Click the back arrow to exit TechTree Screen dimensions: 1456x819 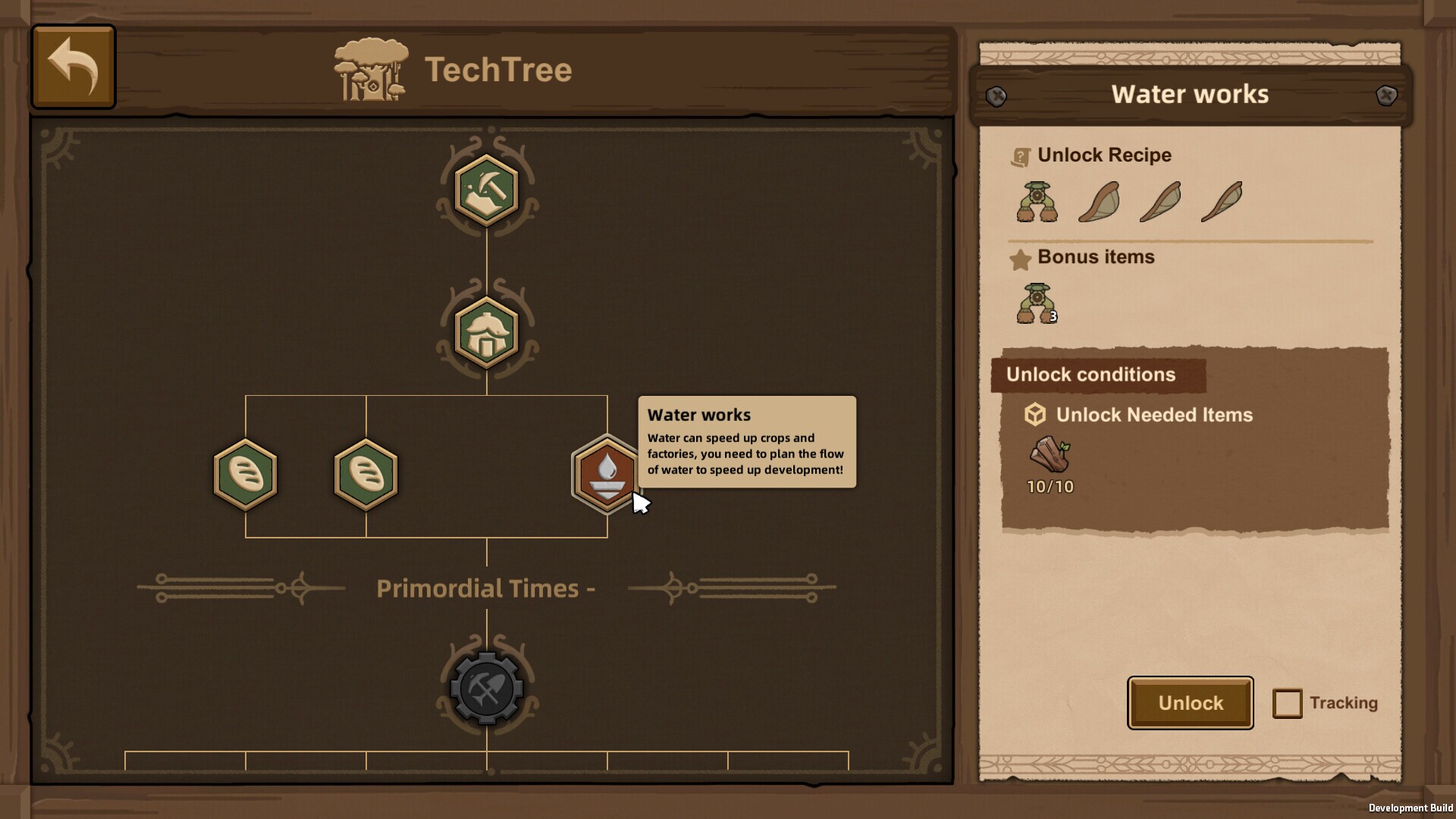(x=72, y=66)
